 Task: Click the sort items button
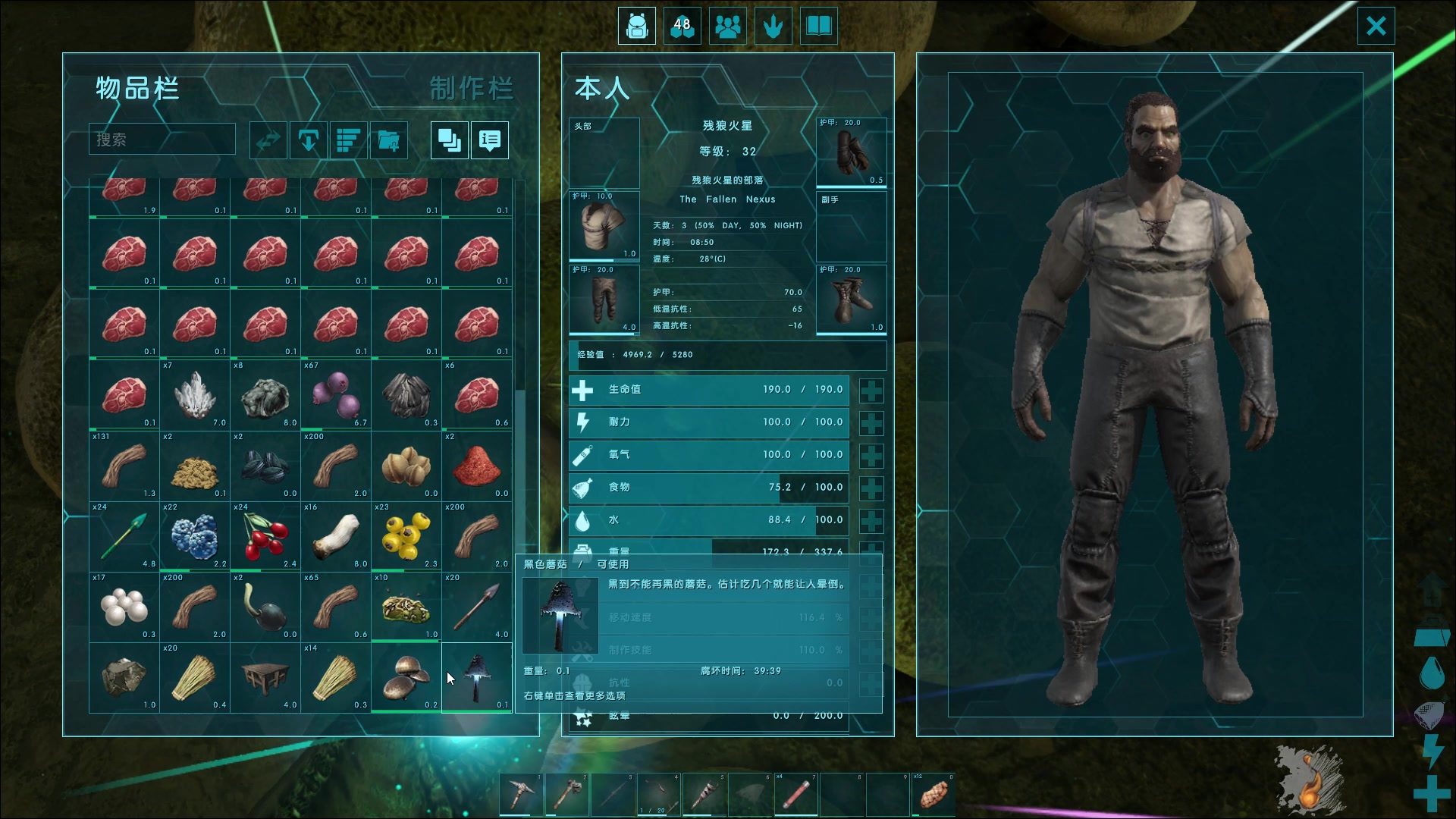pyautogui.click(x=348, y=140)
